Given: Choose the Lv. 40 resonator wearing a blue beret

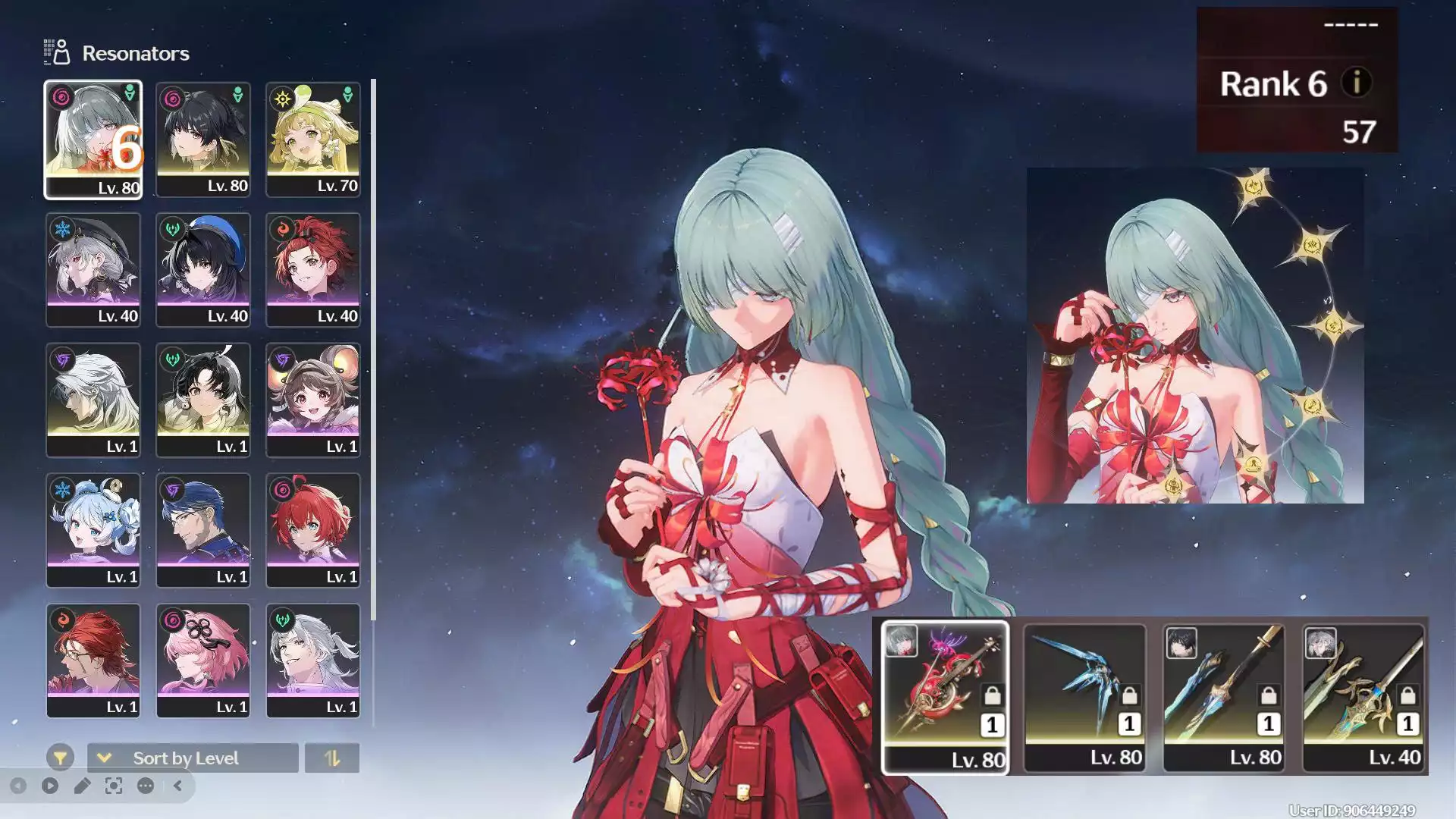Looking at the screenshot, I should (x=202, y=270).
